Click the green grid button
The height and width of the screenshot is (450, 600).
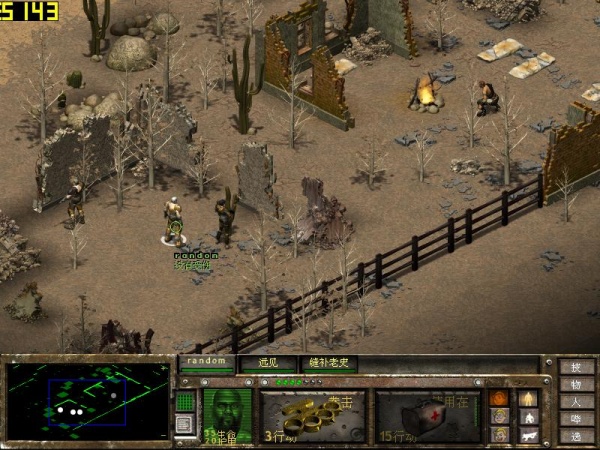pos(185,401)
